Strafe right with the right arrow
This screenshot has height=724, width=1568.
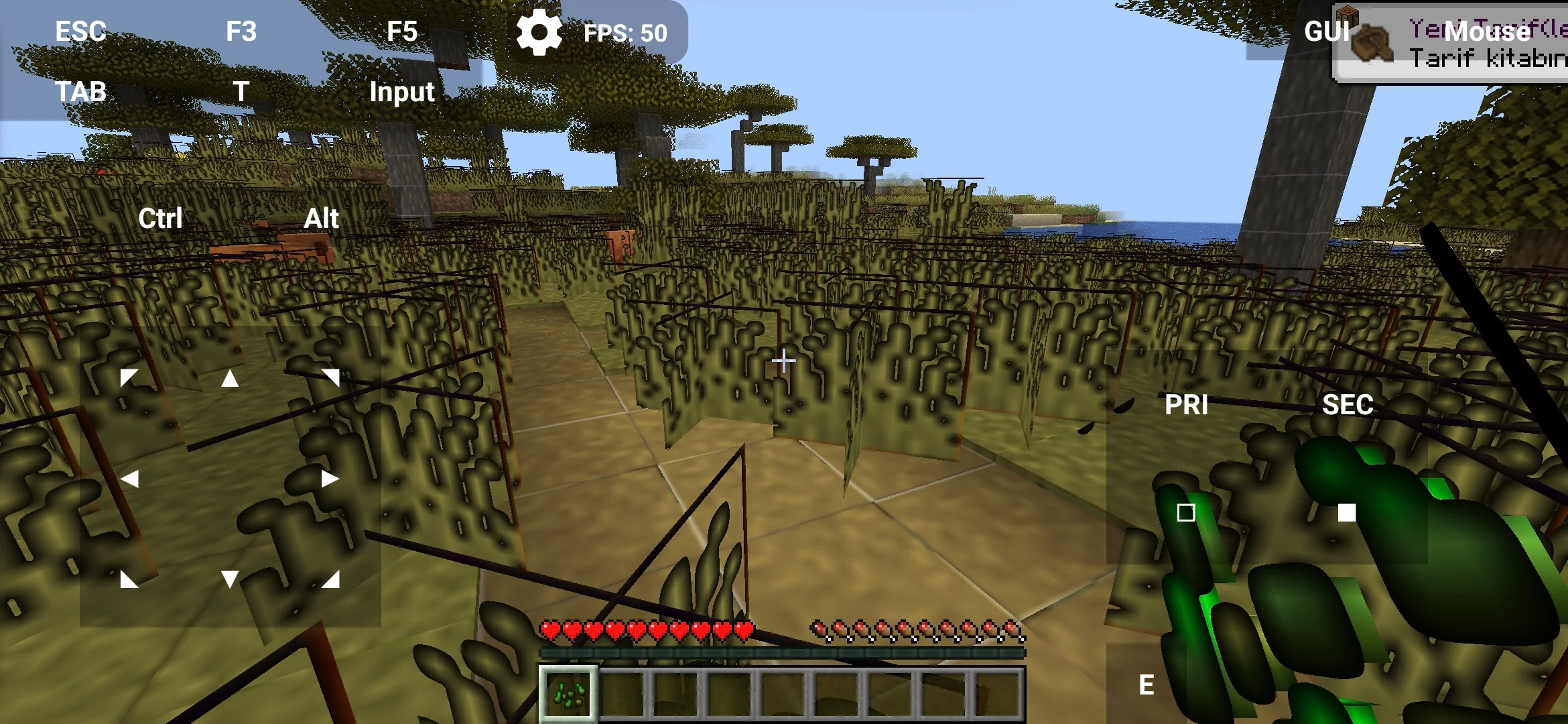pos(330,479)
